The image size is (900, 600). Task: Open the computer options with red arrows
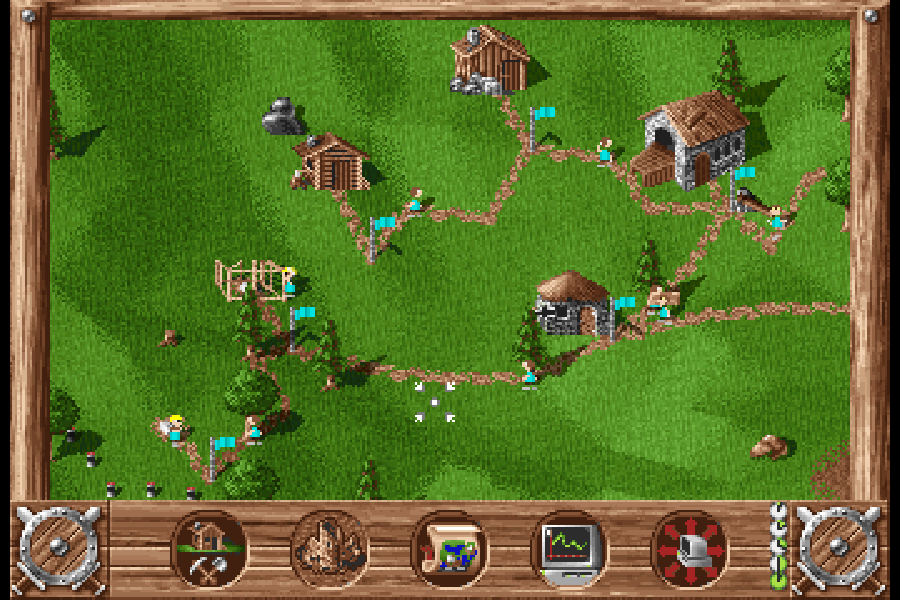coord(689,549)
